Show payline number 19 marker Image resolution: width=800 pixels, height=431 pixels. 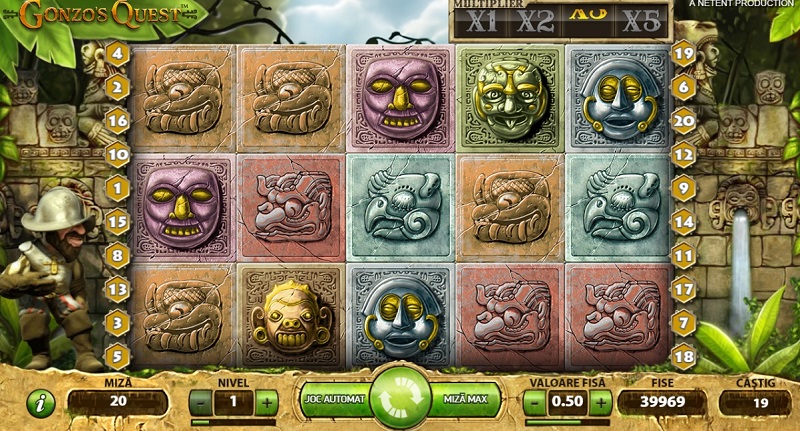(684, 53)
